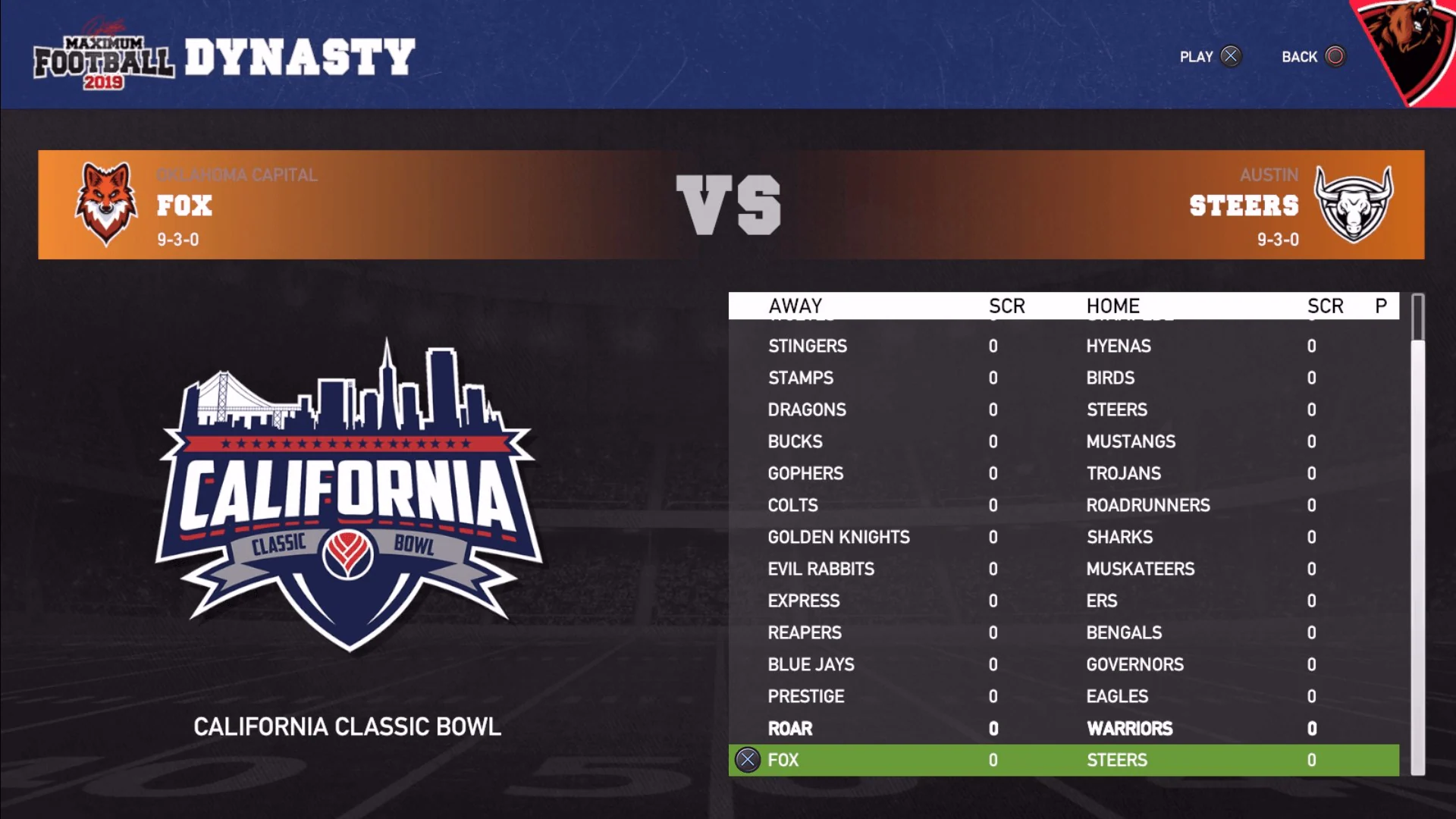Pick the Evil Rabbits vs Muskateers game

pyautogui.click(x=1062, y=569)
